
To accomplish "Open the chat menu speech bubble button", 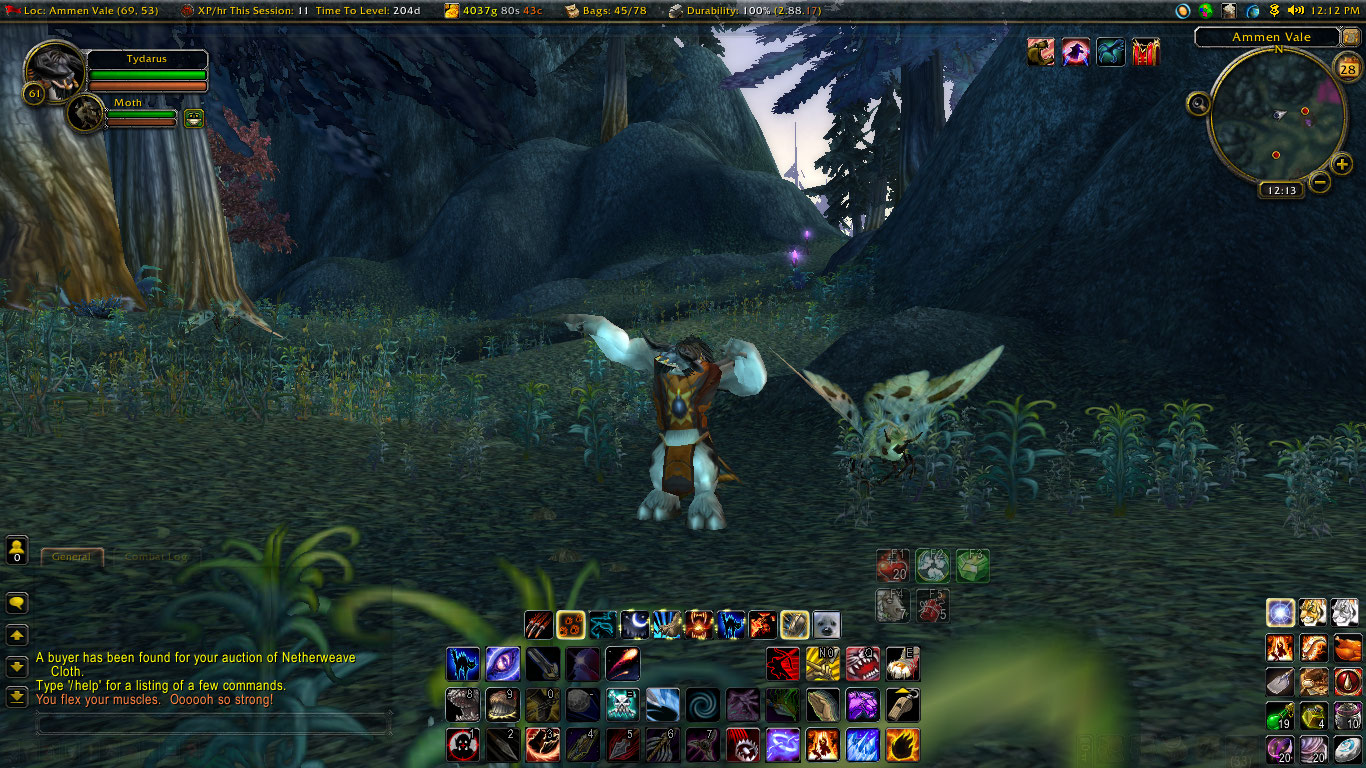I will click(x=17, y=603).
